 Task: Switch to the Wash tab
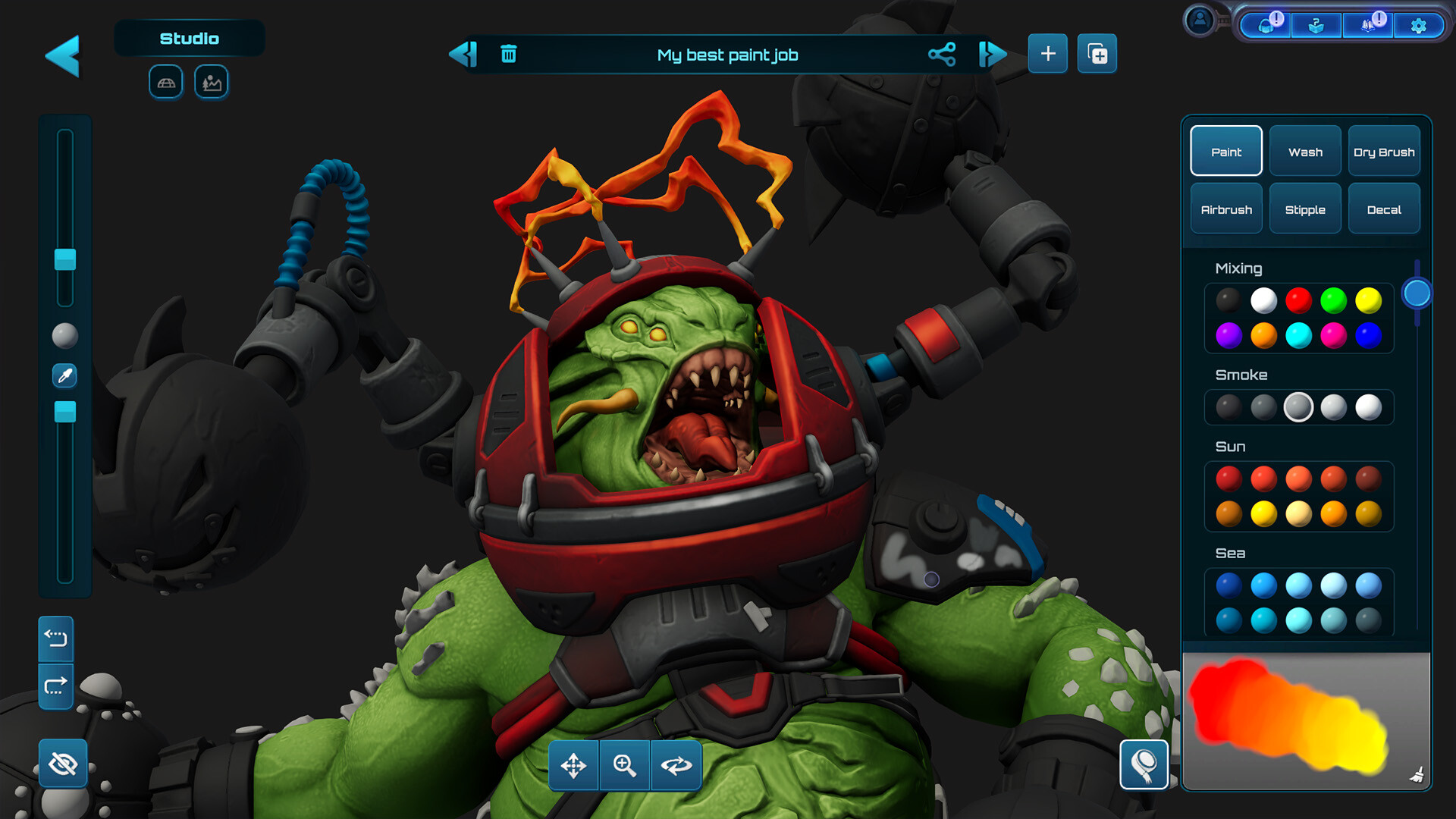tap(1304, 151)
